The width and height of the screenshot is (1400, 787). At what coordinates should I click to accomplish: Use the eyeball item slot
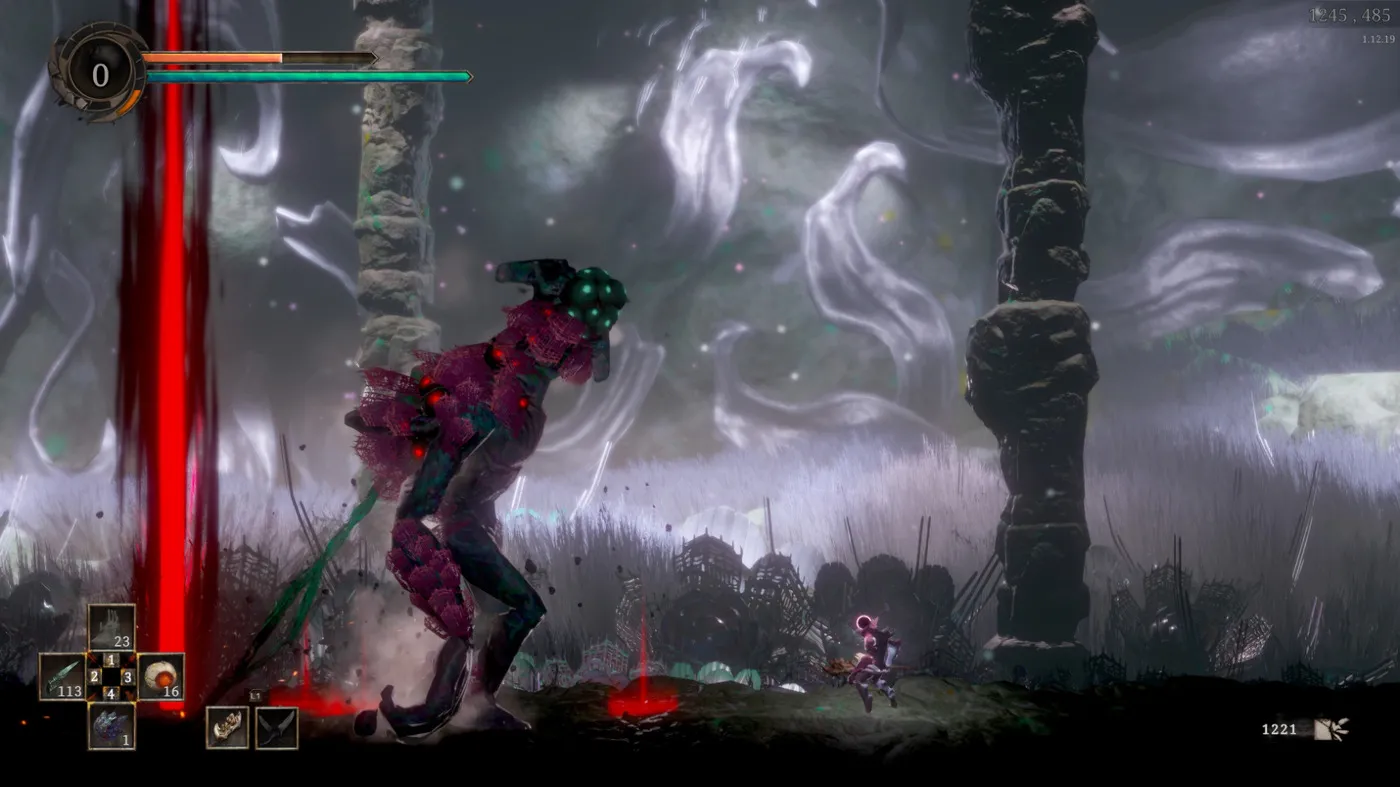(x=160, y=676)
